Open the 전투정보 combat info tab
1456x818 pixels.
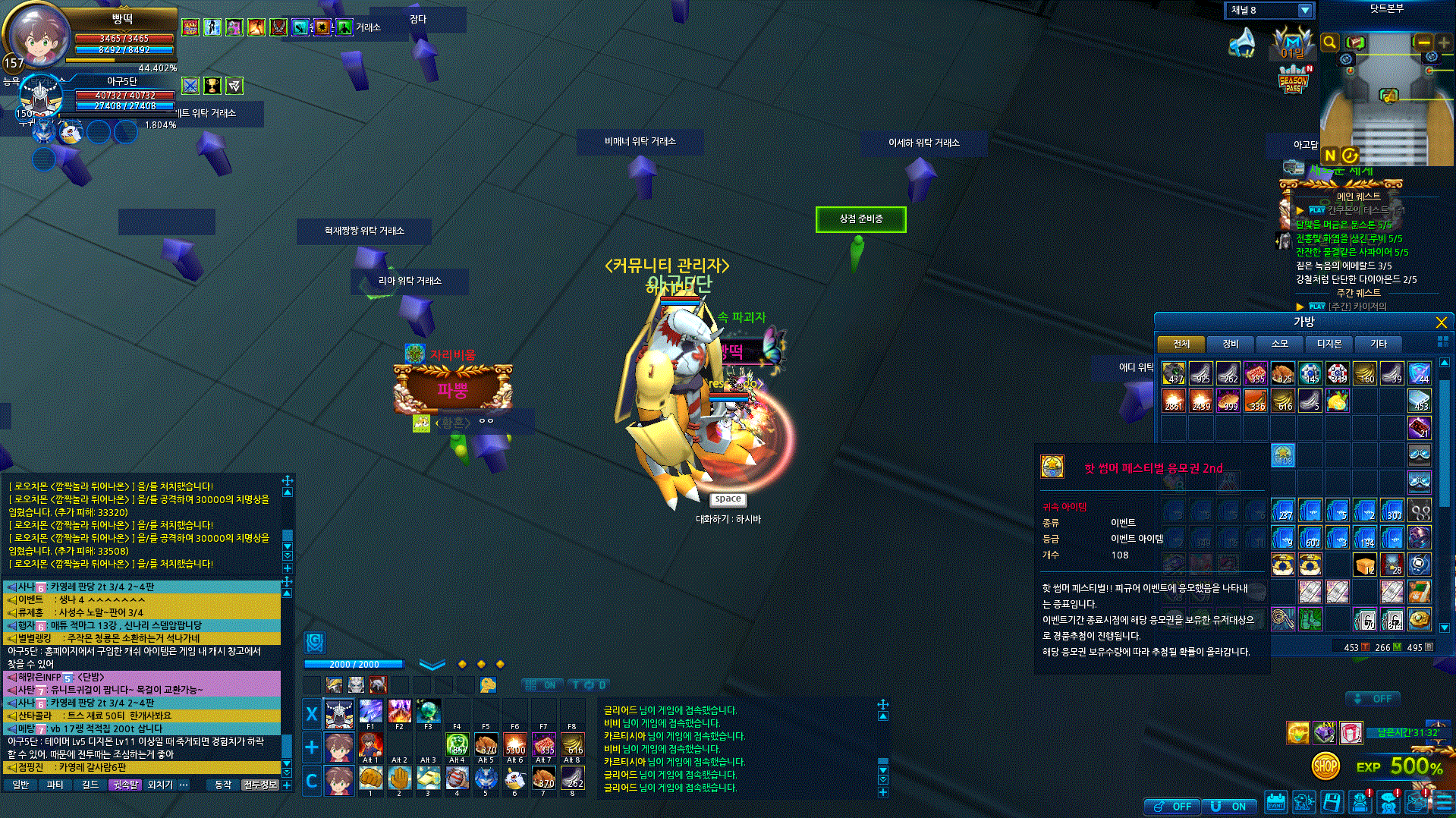click(259, 785)
